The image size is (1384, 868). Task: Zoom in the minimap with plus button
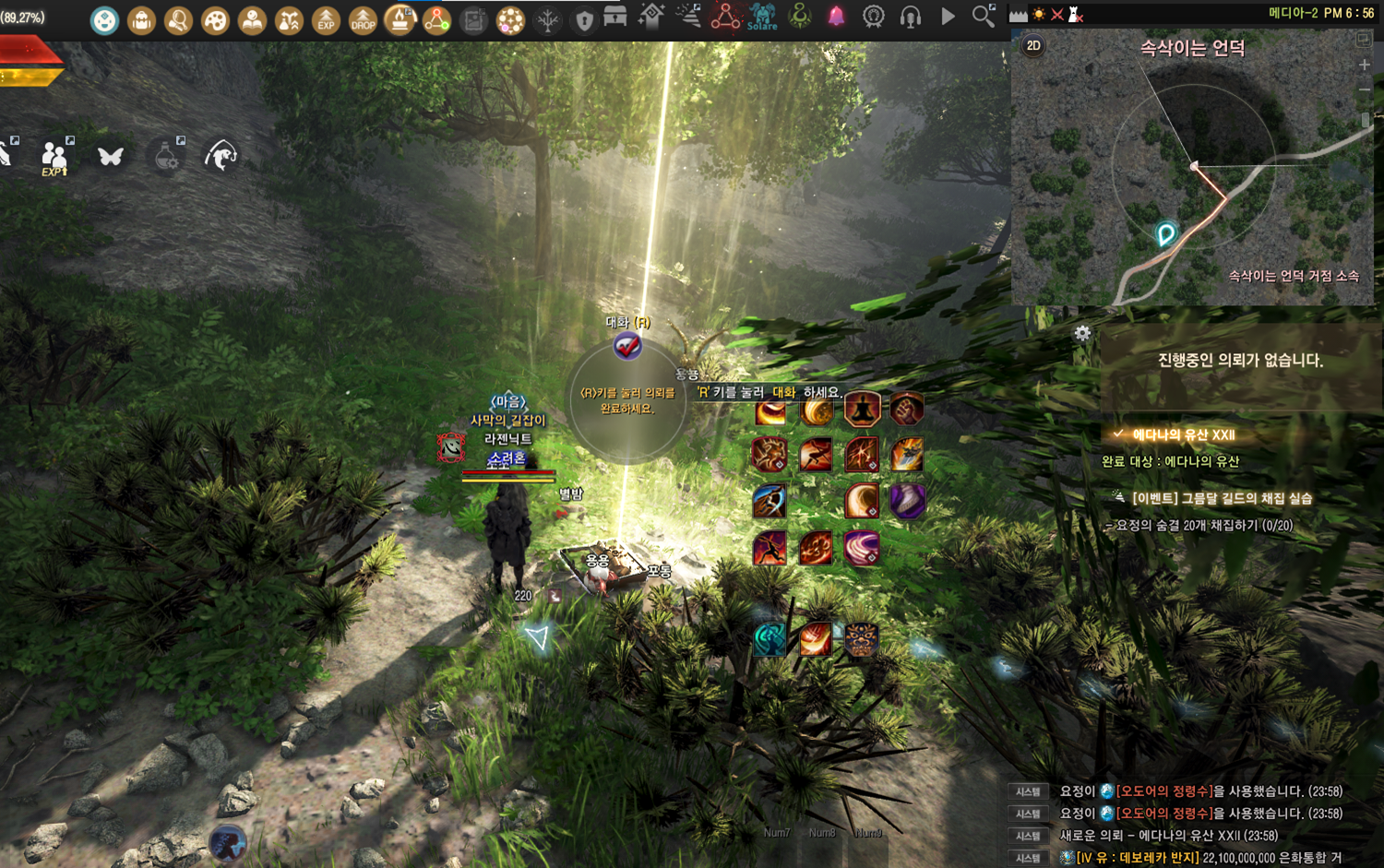click(x=1365, y=65)
